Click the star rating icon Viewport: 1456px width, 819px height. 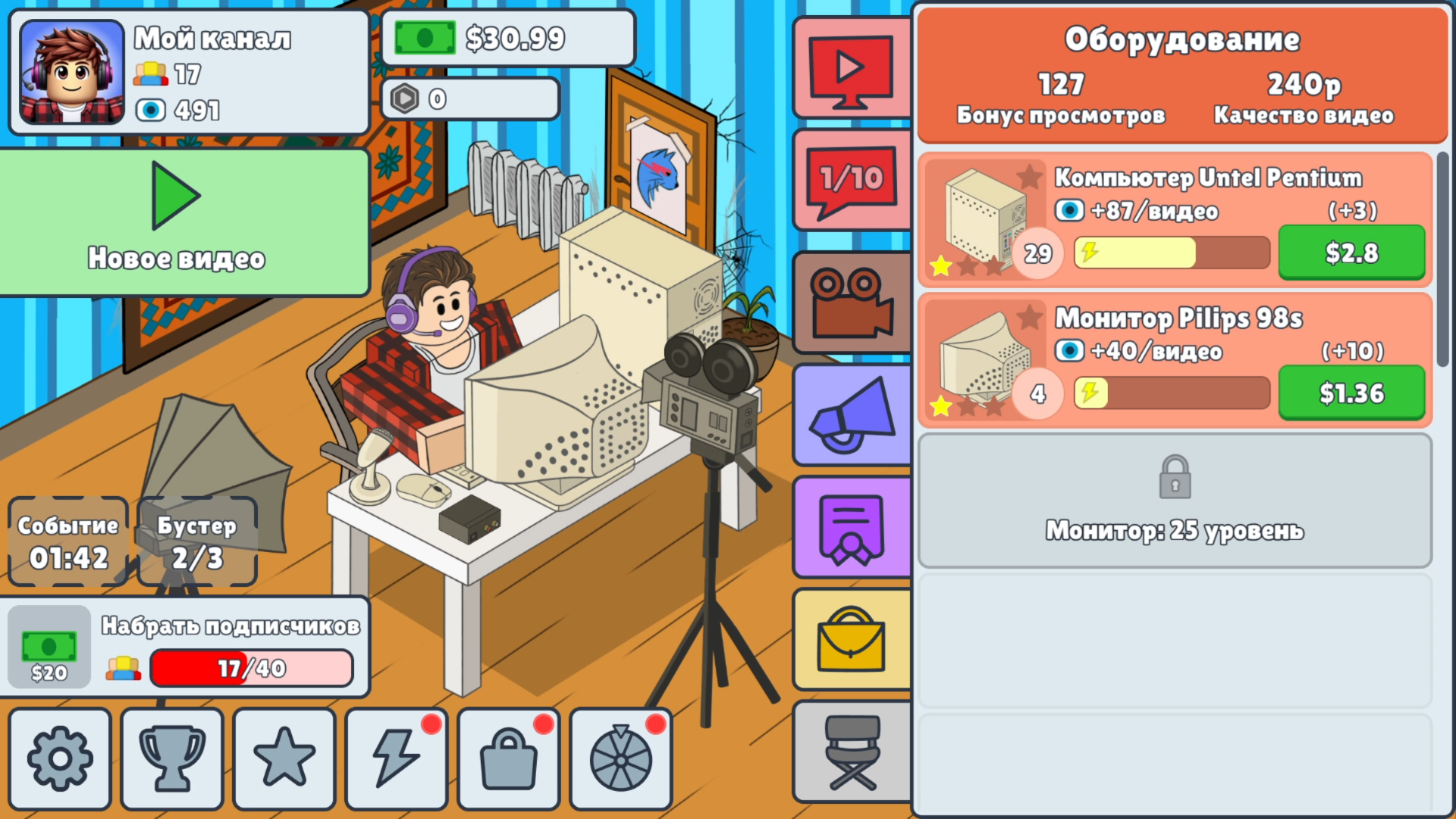tap(284, 758)
